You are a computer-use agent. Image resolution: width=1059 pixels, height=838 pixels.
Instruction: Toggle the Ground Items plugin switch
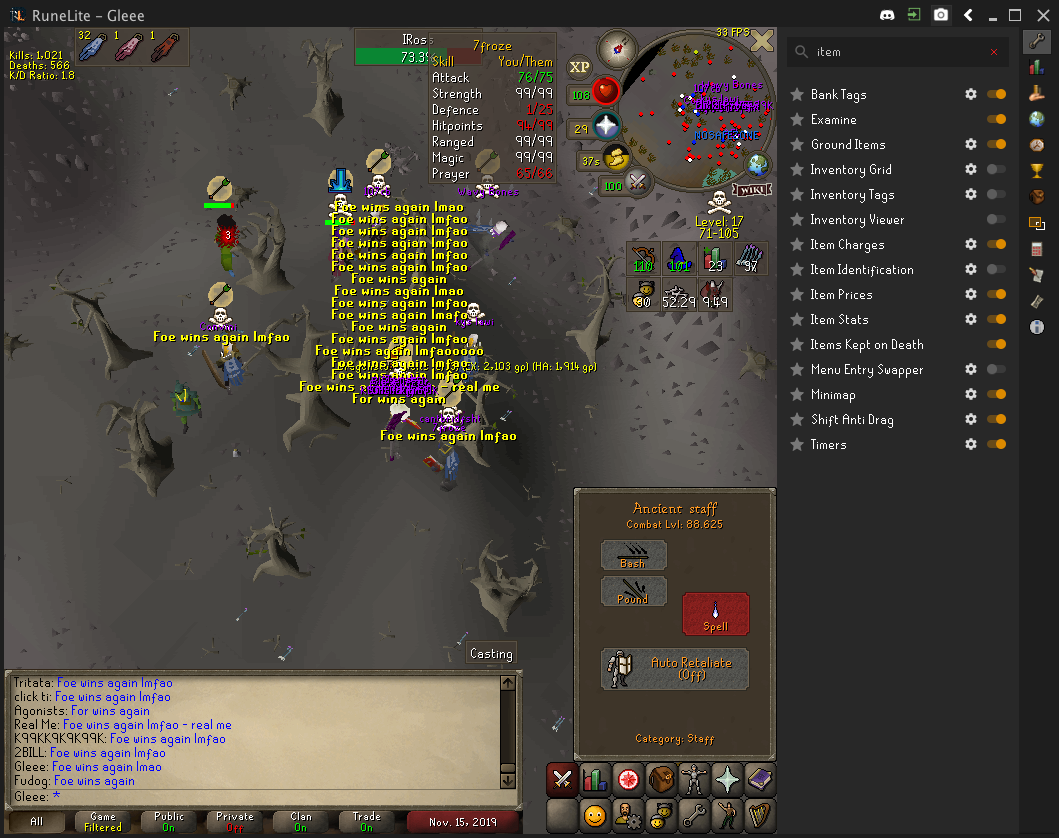pos(996,144)
